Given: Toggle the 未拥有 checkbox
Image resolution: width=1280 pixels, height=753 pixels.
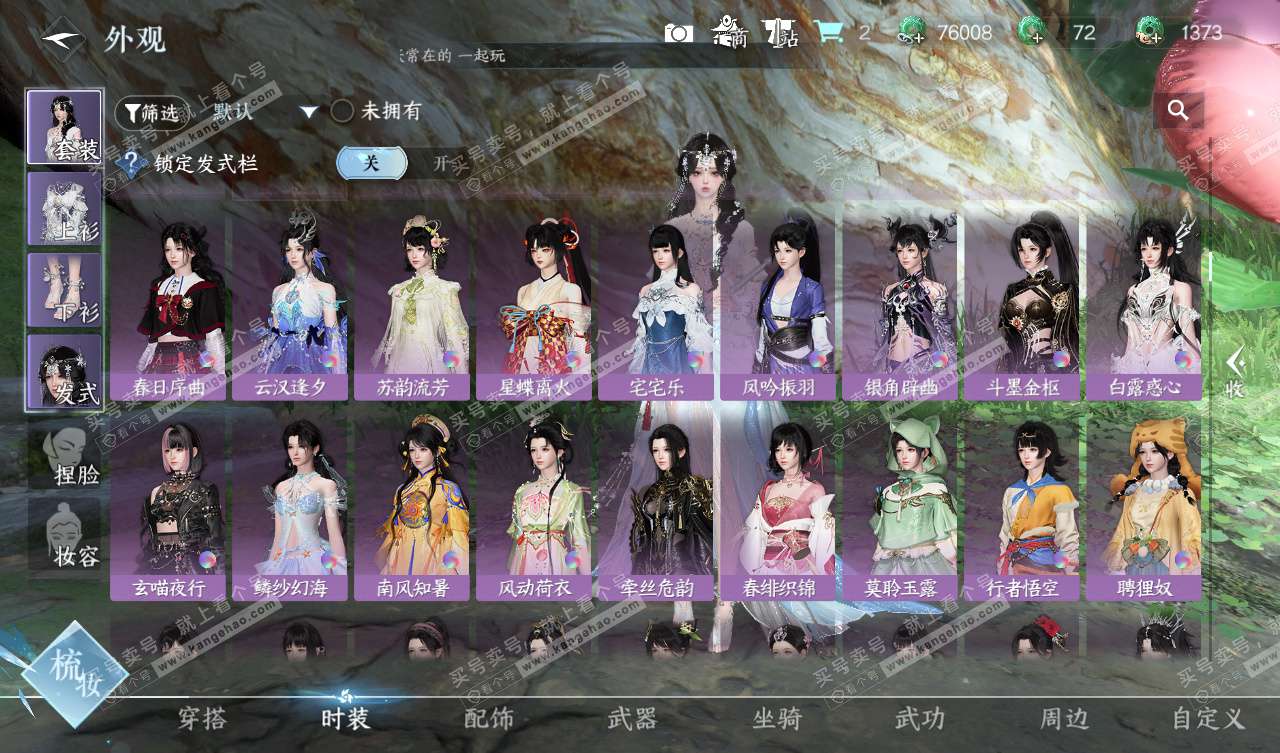Looking at the screenshot, I should pyautogui.click(x=342, y=111).
